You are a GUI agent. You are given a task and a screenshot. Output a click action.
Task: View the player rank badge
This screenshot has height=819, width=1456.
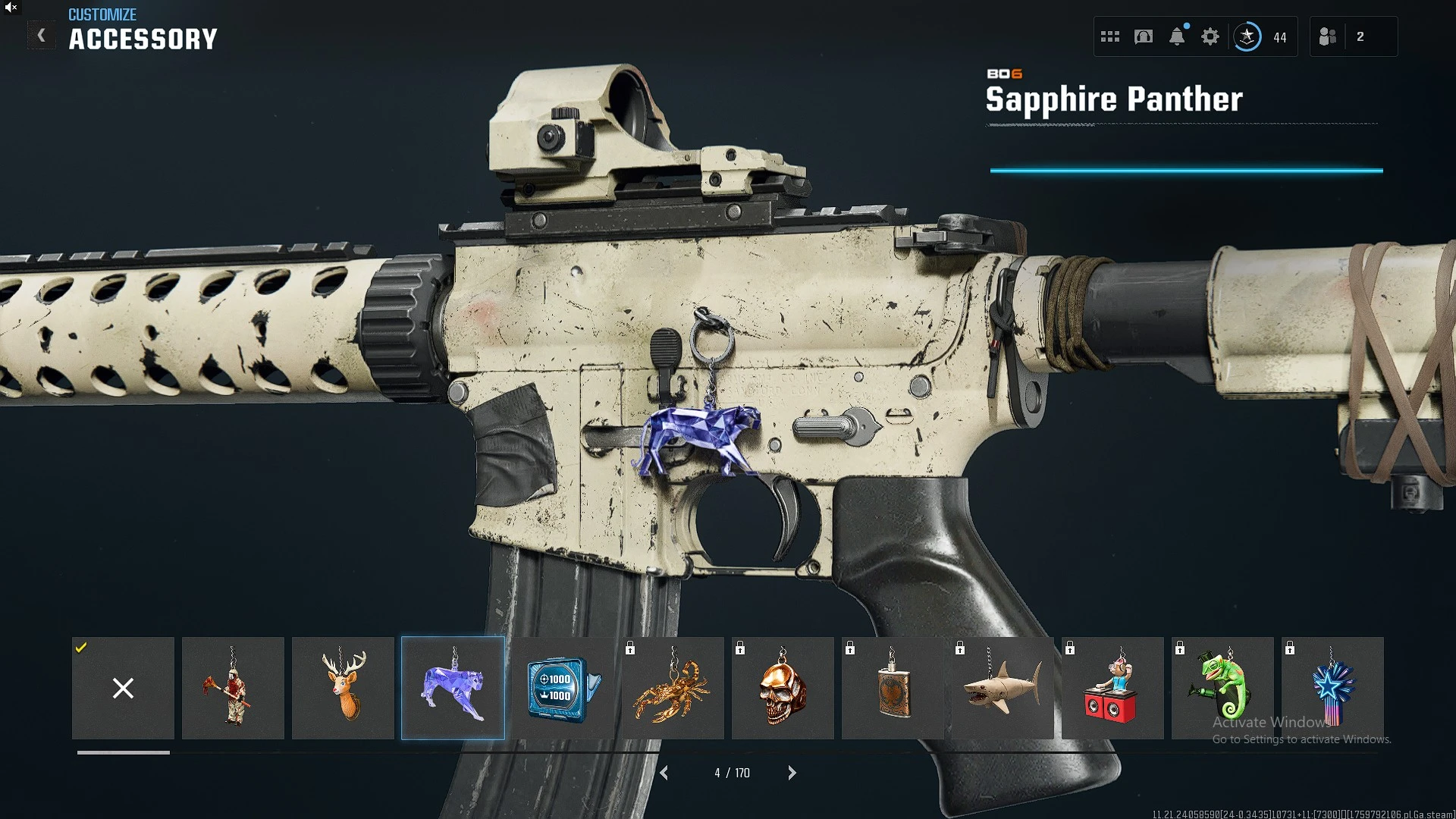pyautogui.click(x=1247, y=36)
